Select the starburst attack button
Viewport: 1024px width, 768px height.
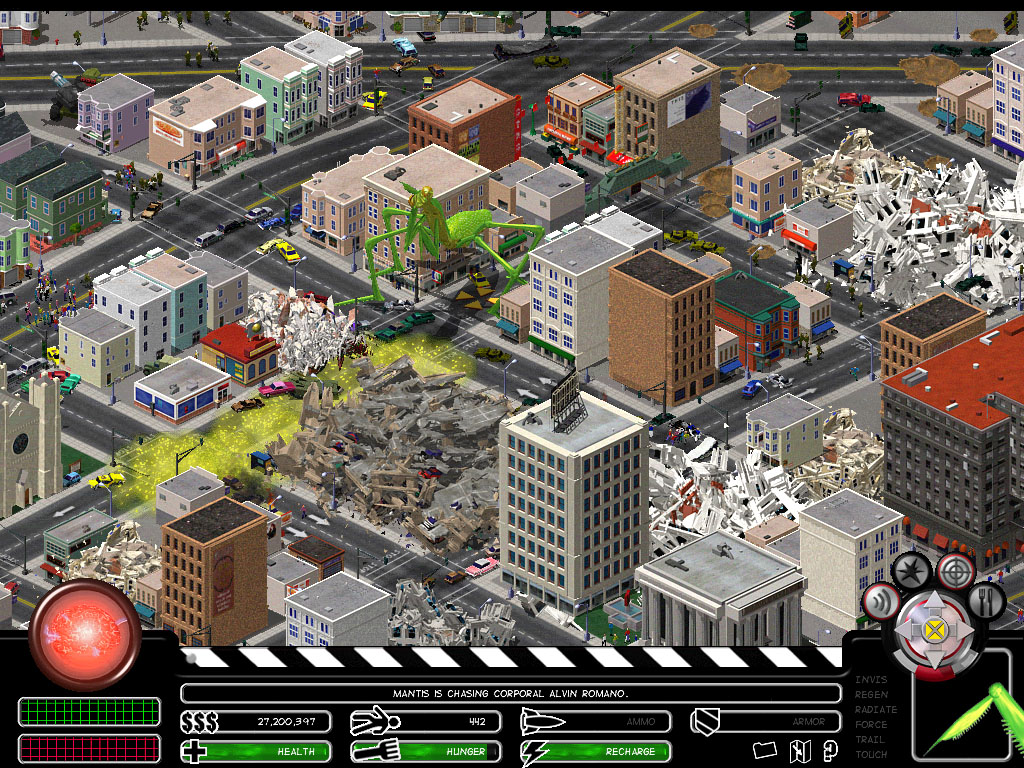[911, 573]
